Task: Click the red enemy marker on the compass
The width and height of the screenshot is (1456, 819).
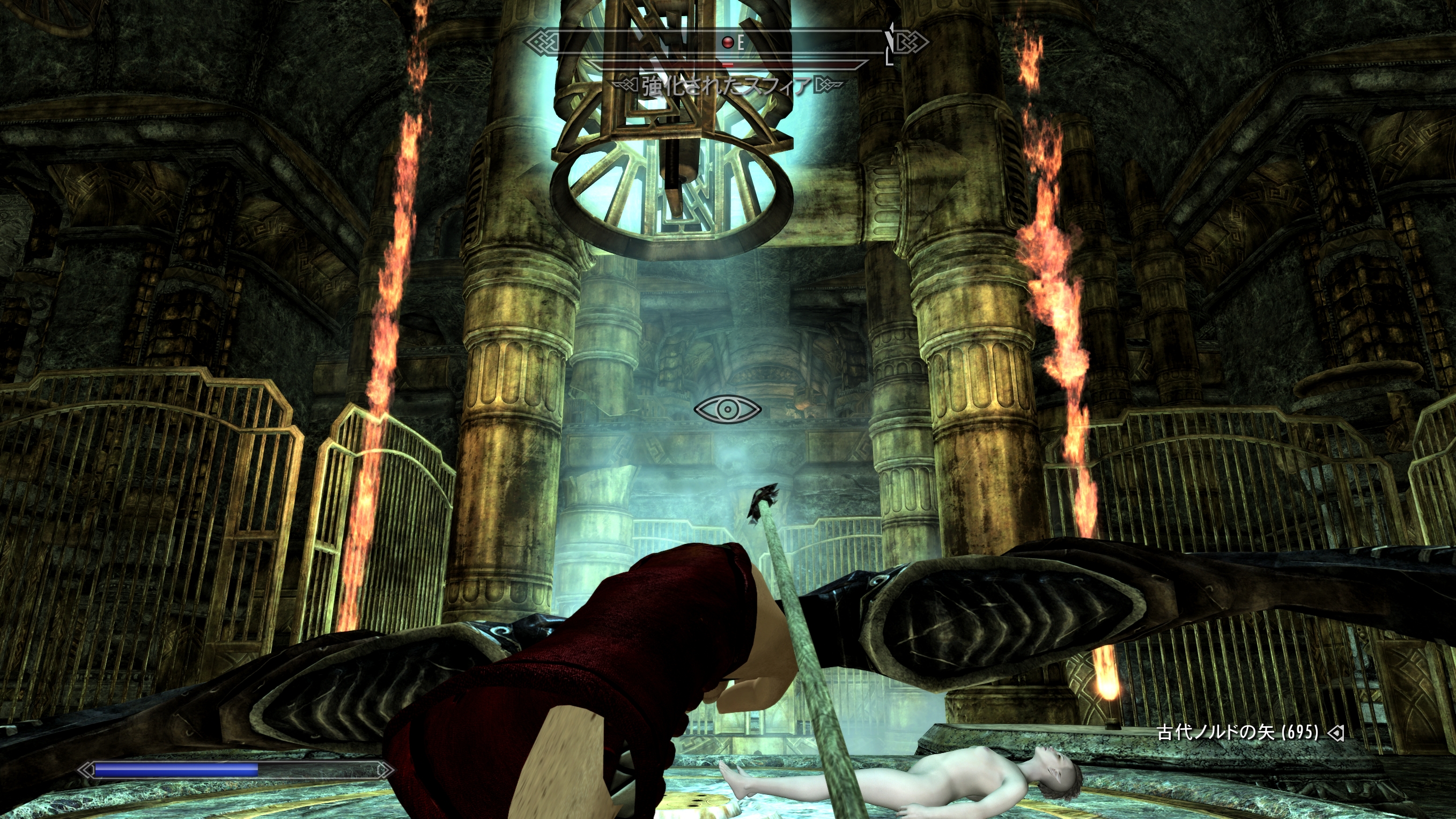Action: pos(728,42)
